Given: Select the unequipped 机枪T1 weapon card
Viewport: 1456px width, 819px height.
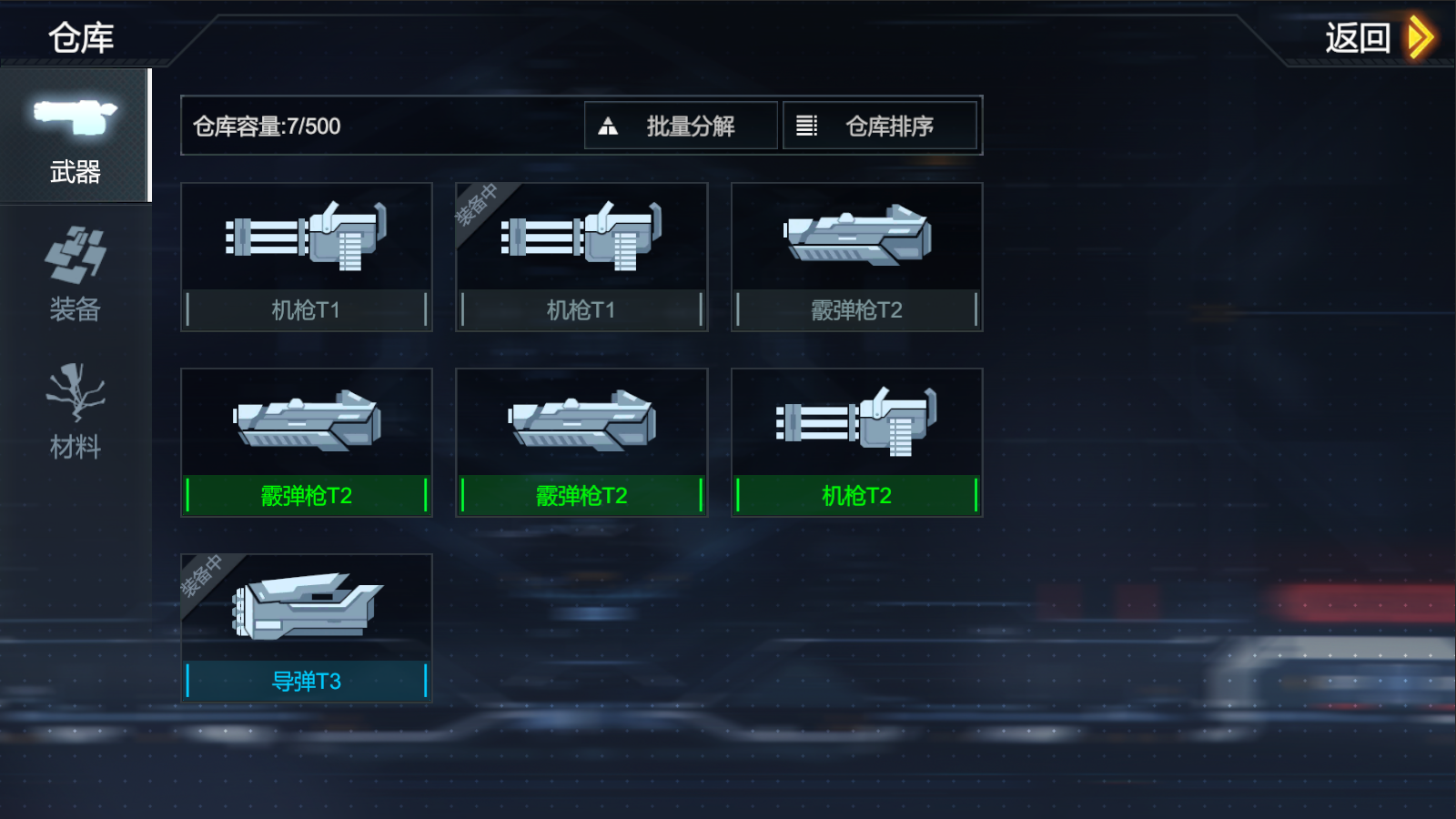Looking at the screenshot, I should tap(306, 255).
